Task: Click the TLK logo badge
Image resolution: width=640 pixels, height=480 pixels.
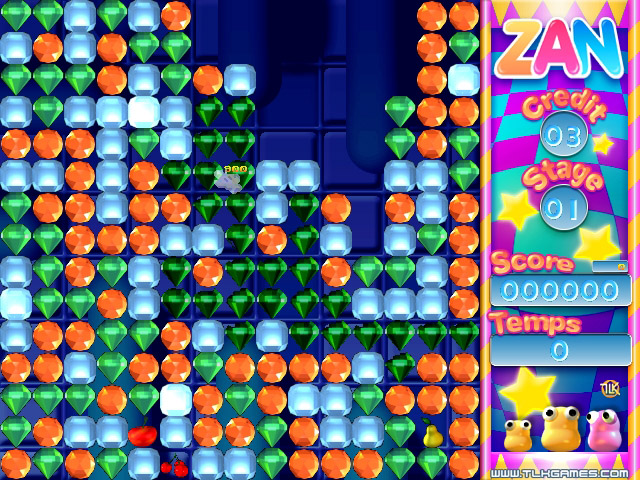Action: tap(608, 388)
